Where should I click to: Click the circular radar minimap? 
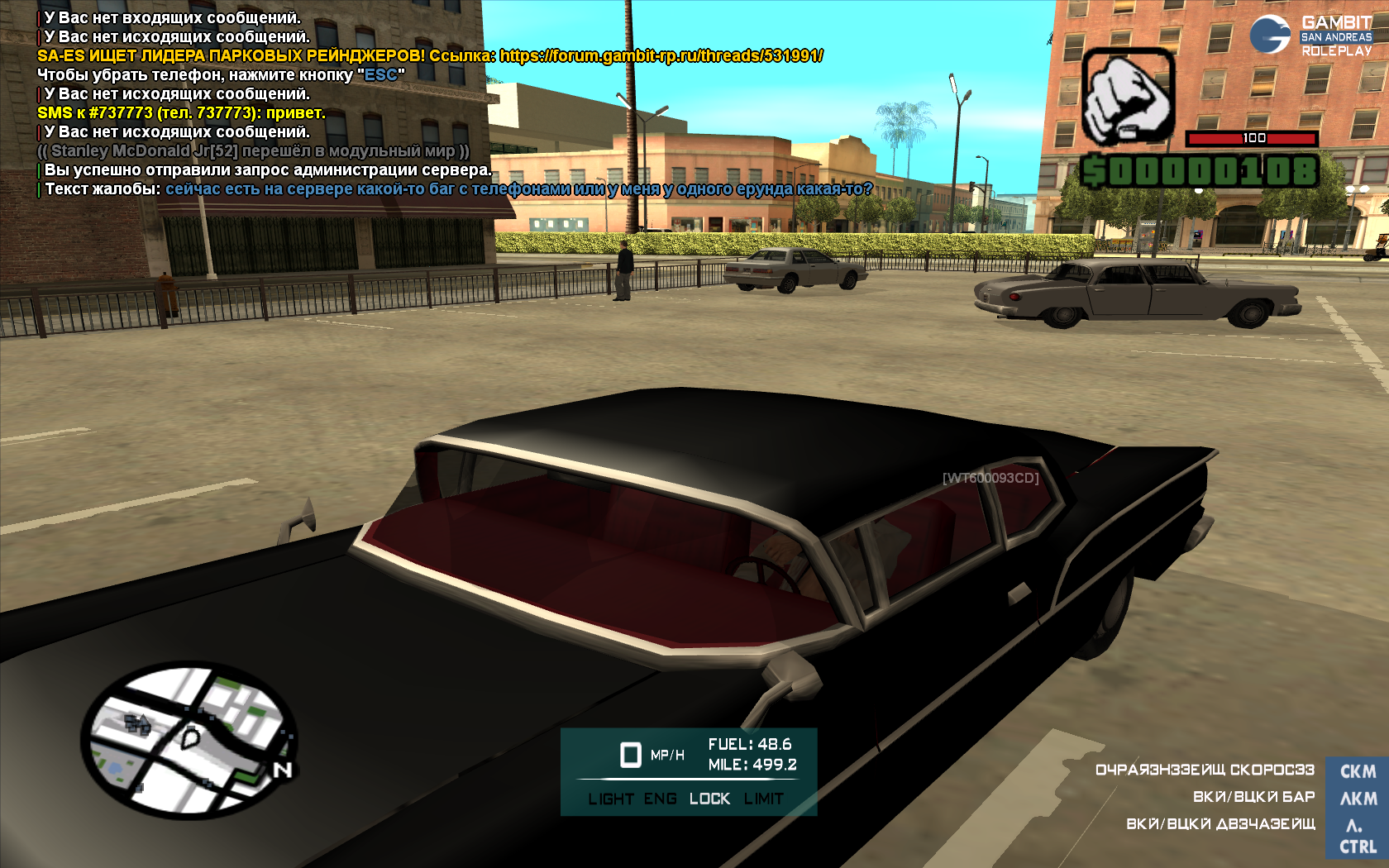(x=189, y=742)
